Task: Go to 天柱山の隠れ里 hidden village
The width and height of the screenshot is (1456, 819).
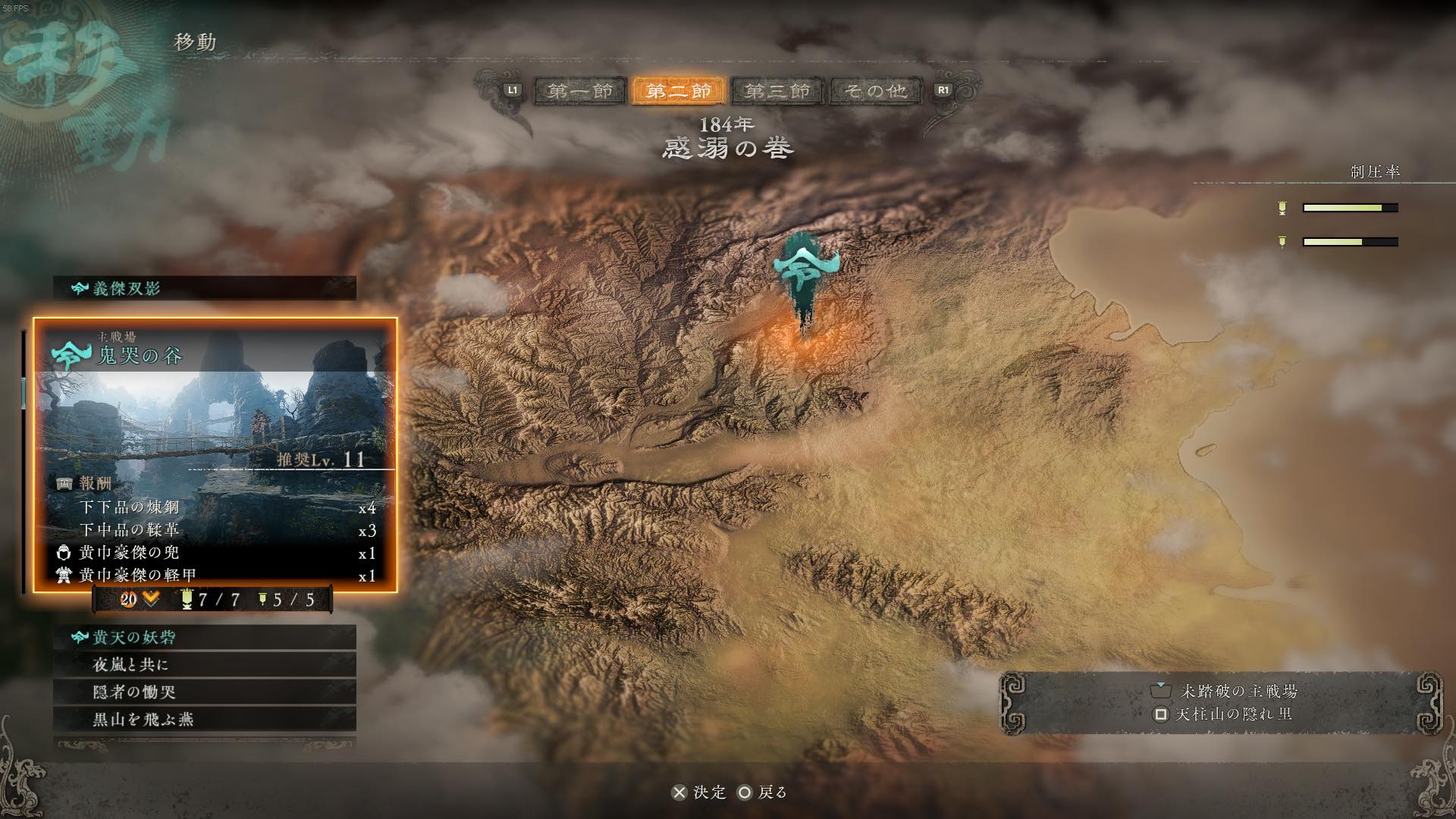Action: (x=1223, y=714)
